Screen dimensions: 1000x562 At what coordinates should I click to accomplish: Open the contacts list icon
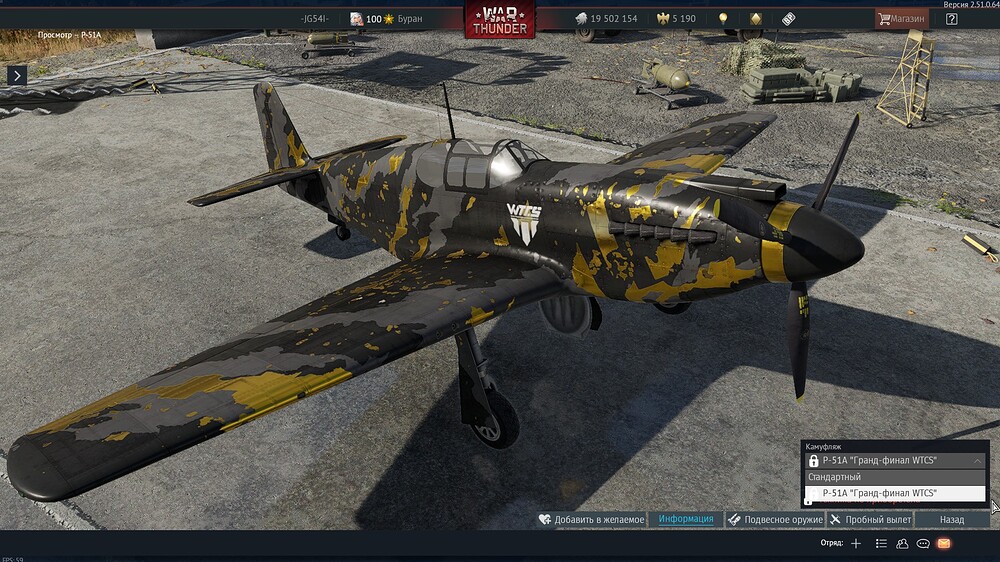coord(881,543)
